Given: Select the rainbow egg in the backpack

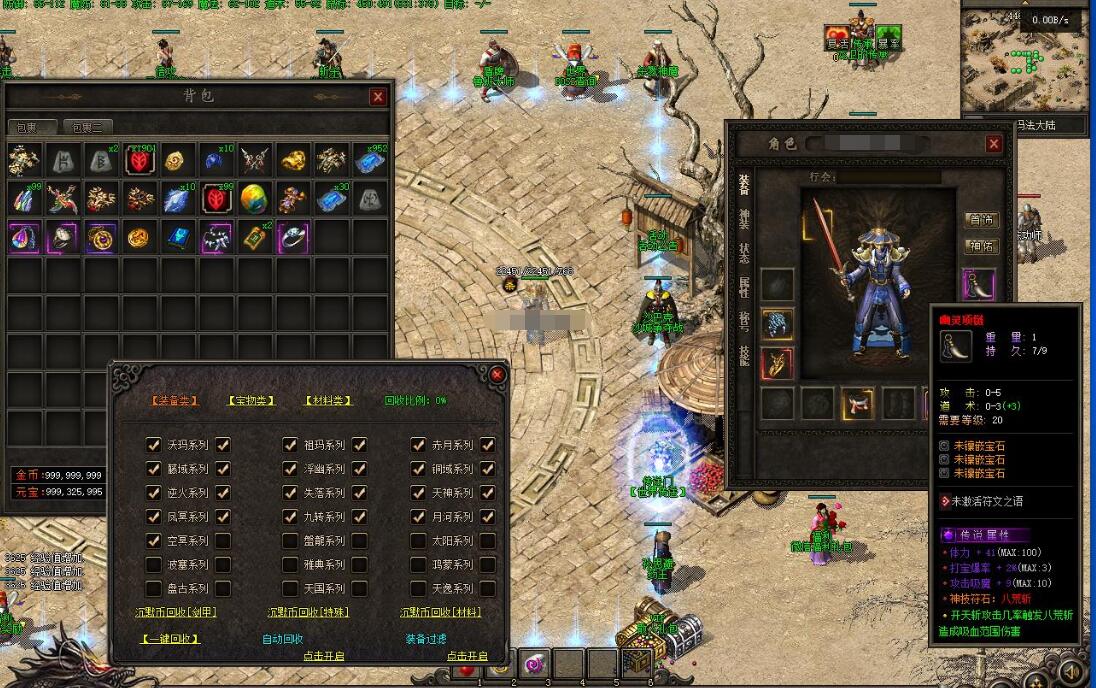Looking at the screenshot, I should (x=254, y=198).
